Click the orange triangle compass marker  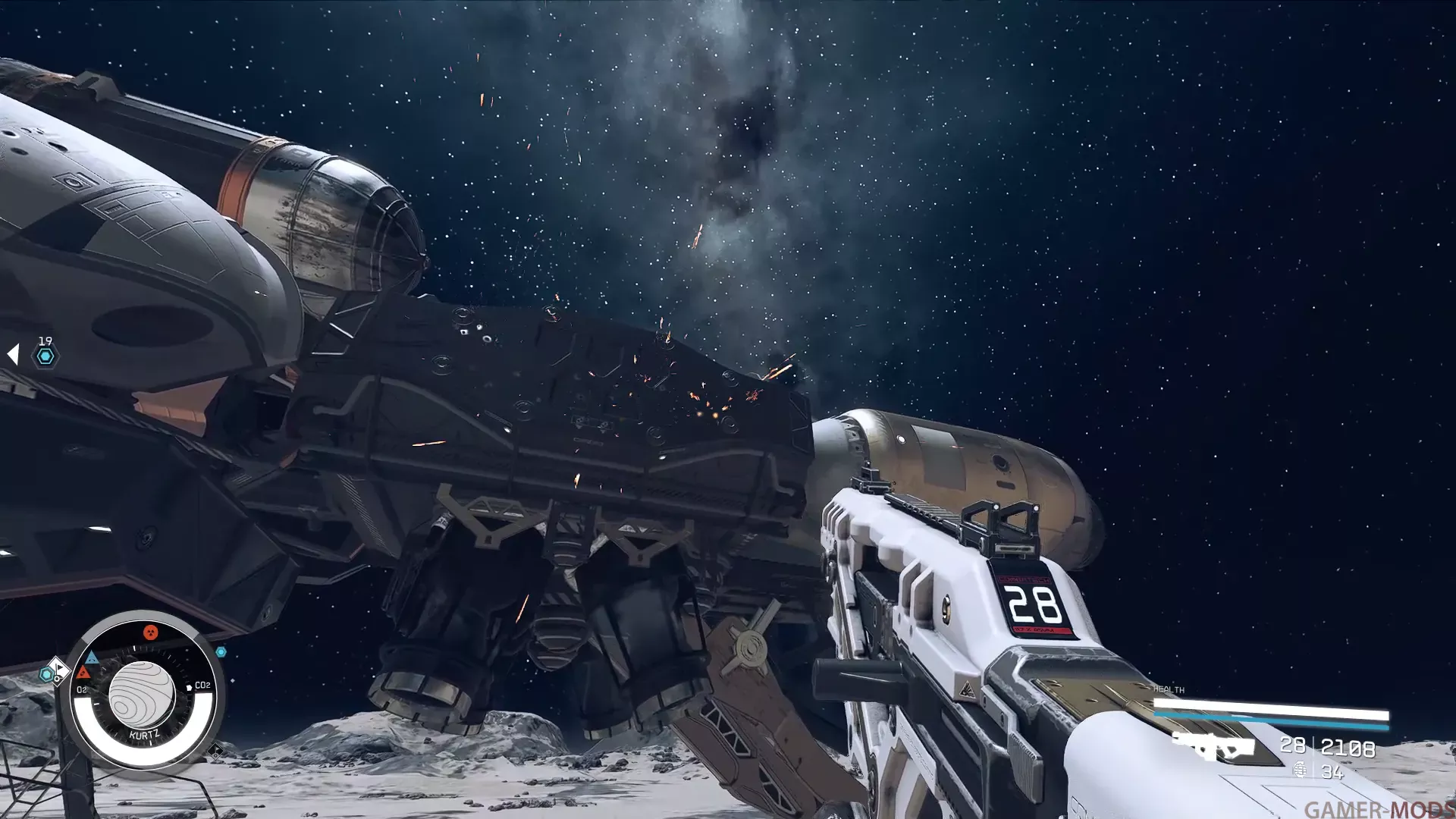83,673
